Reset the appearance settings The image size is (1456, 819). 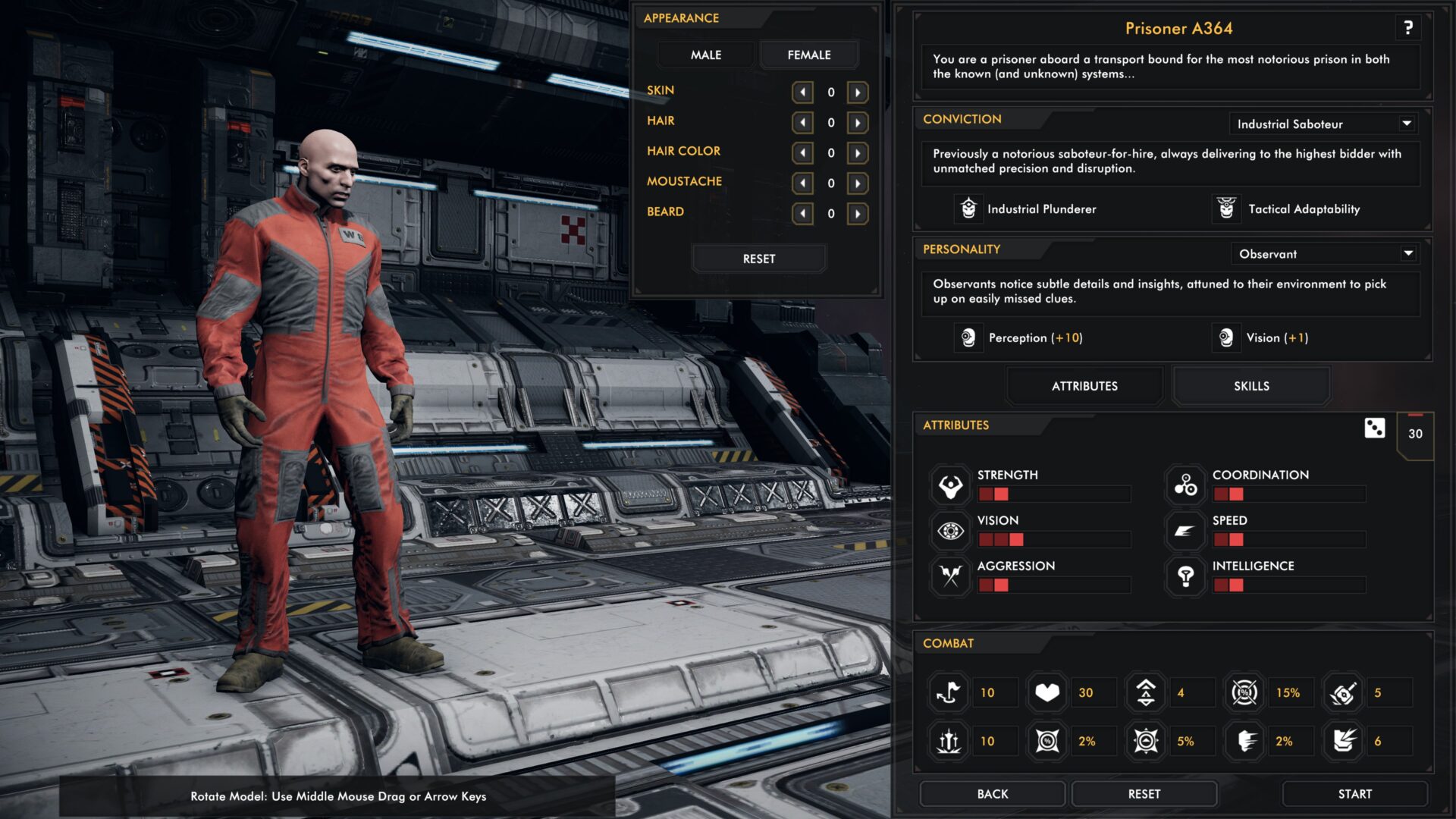[x=758, y=259]
